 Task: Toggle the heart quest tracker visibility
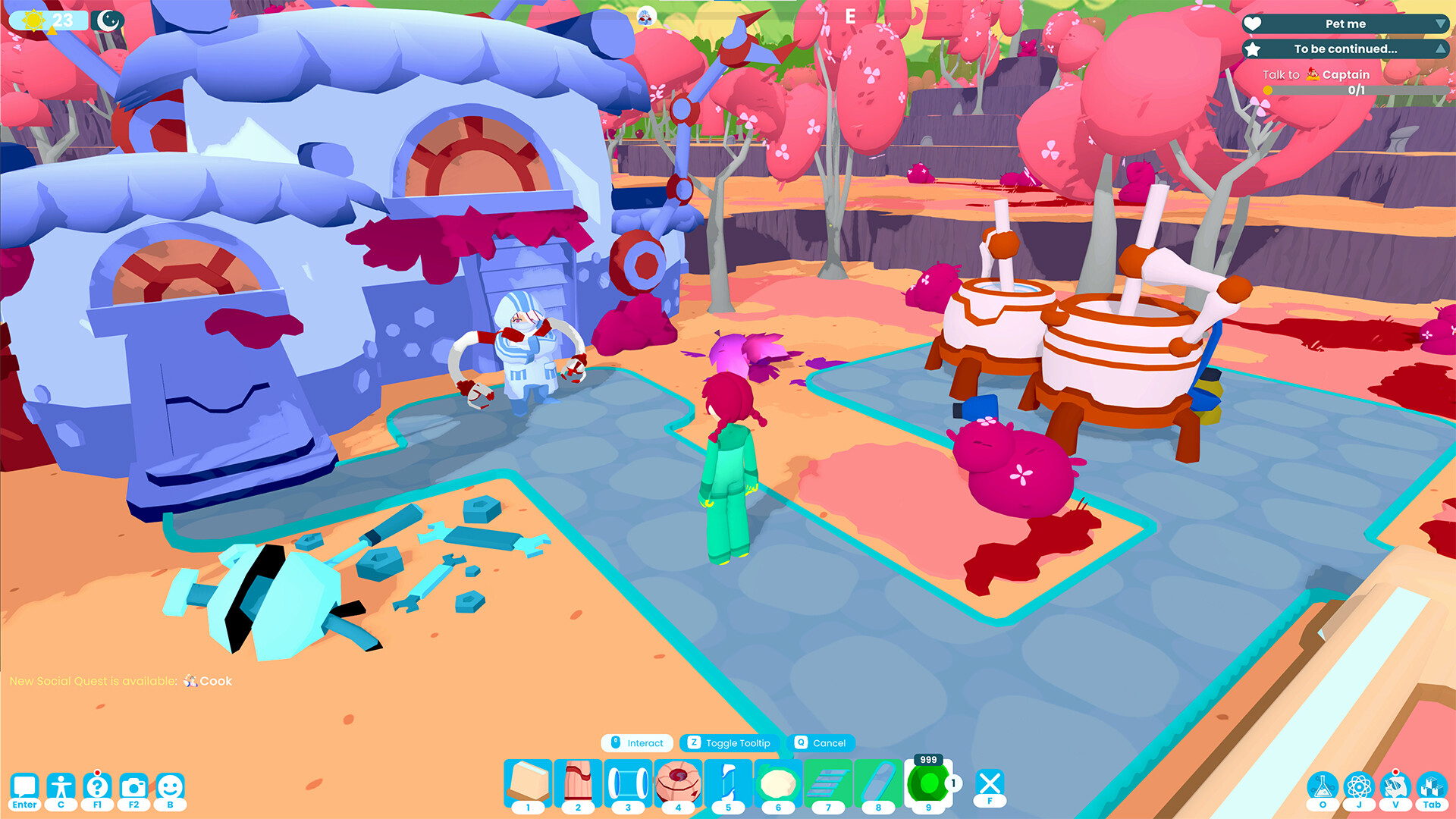(x=1252, y=24)
